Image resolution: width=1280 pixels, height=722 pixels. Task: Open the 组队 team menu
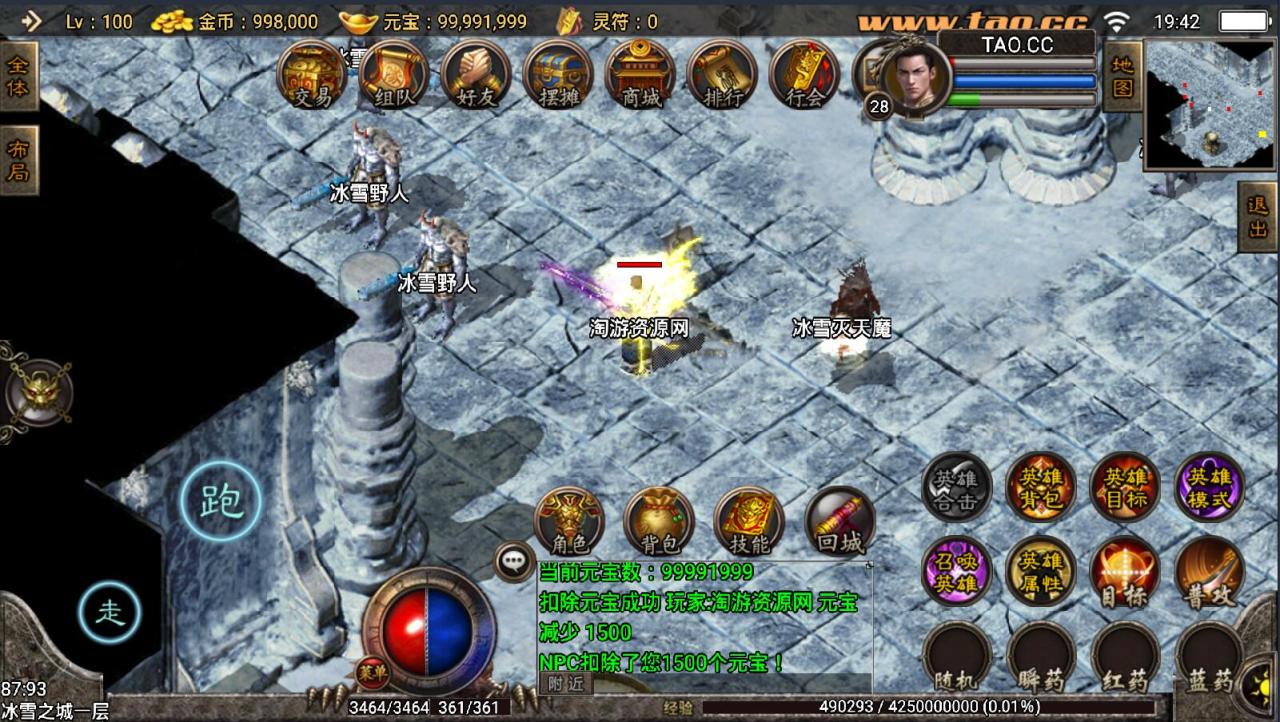pyautogui.click(x=394, y=75)
